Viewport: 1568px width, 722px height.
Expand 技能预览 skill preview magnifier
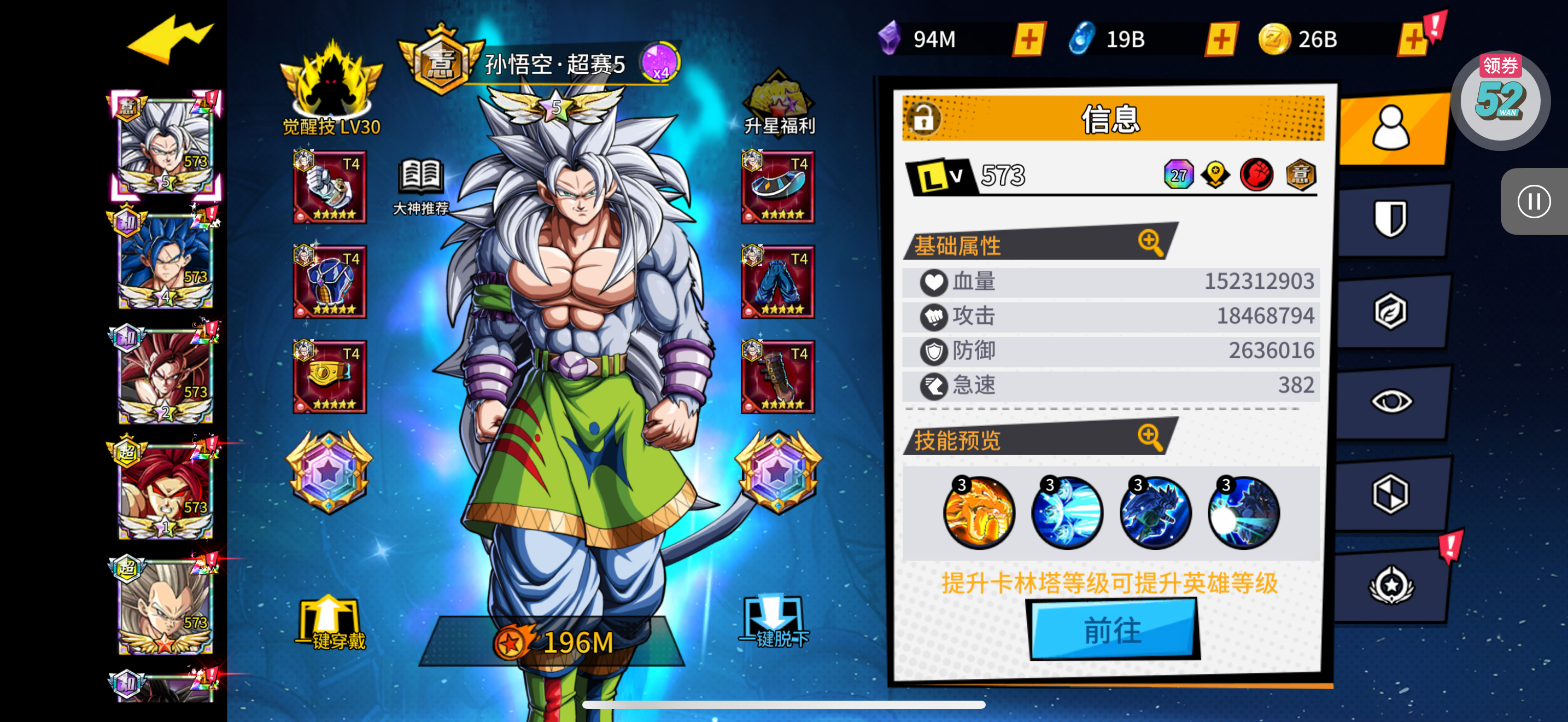click(1150, 436)
